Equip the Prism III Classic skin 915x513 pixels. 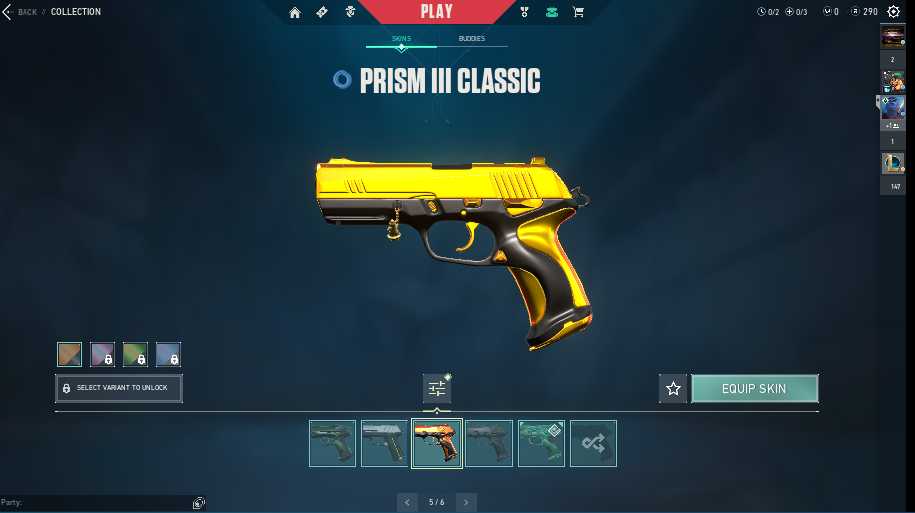tap(754, 388)
